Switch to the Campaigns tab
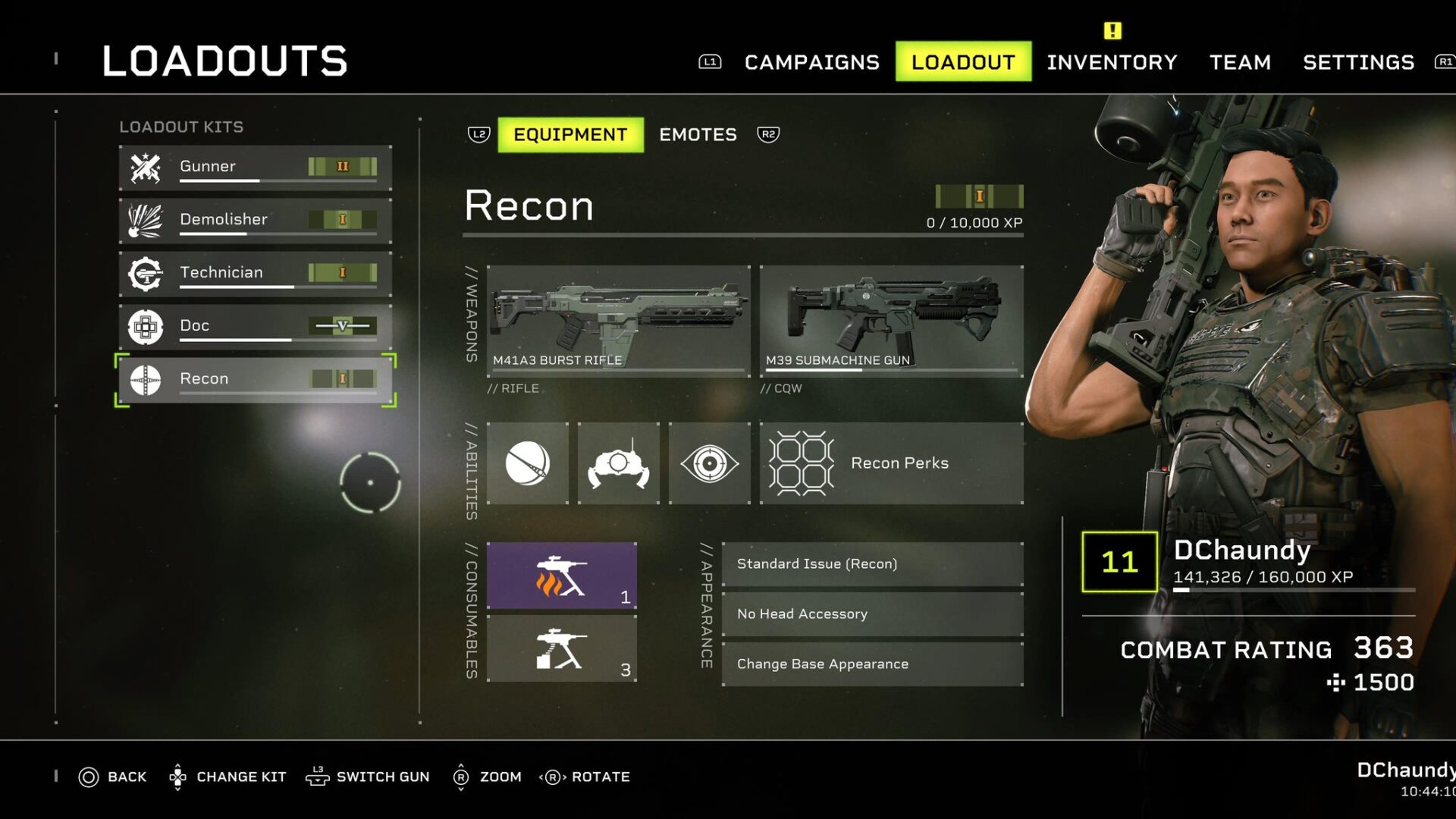Viewport: 1456px width, 819px height. pyautogui.click(x=811, y=62)
